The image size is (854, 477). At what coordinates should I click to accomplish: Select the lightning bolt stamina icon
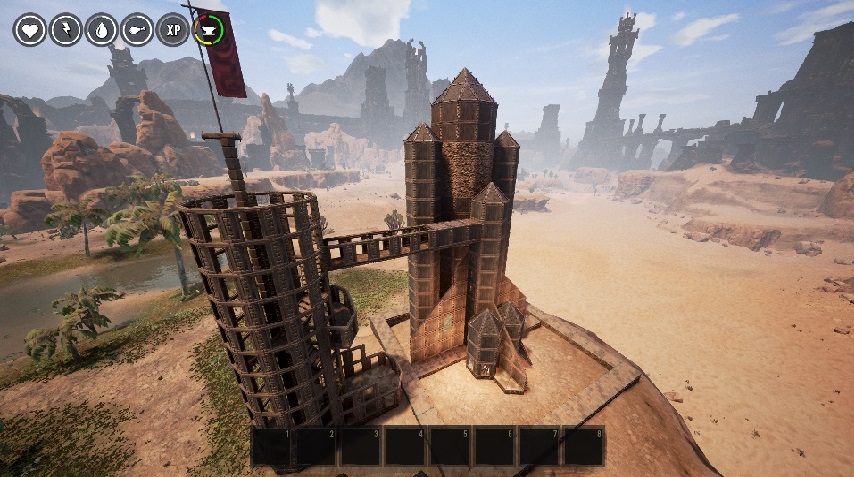(65, 29)
